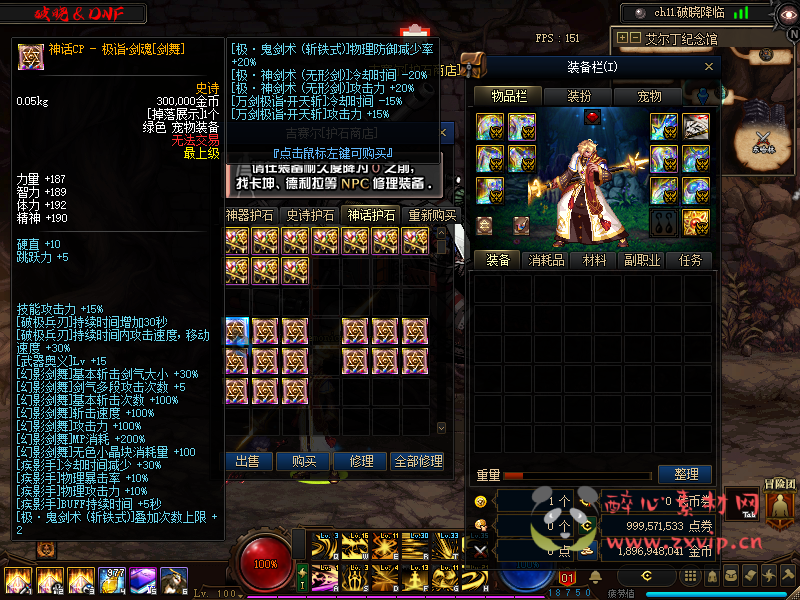Switch to the 材料 (materials) category
800x600 pixels.
[594, 260]
